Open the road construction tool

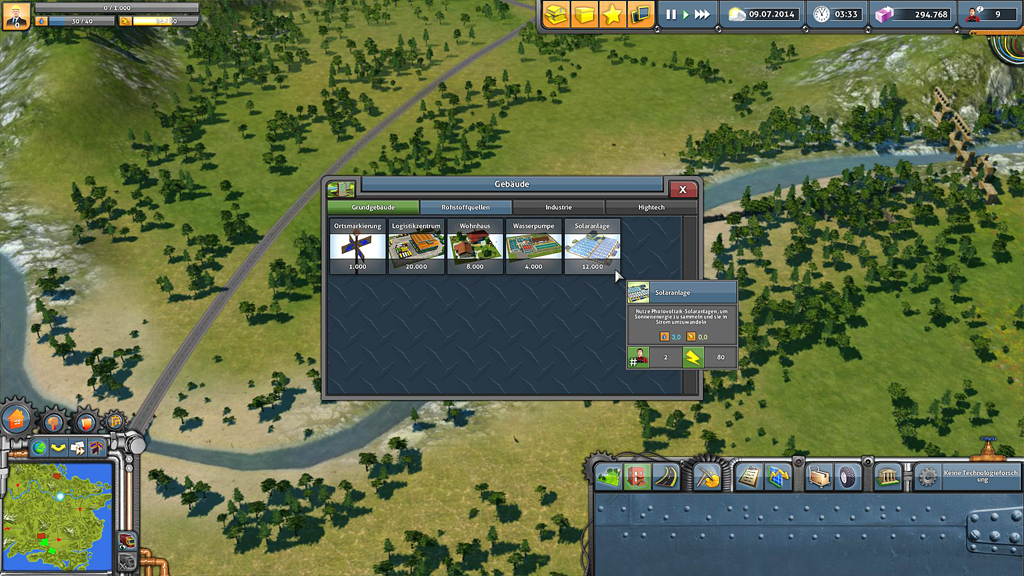tap(665, 477)
